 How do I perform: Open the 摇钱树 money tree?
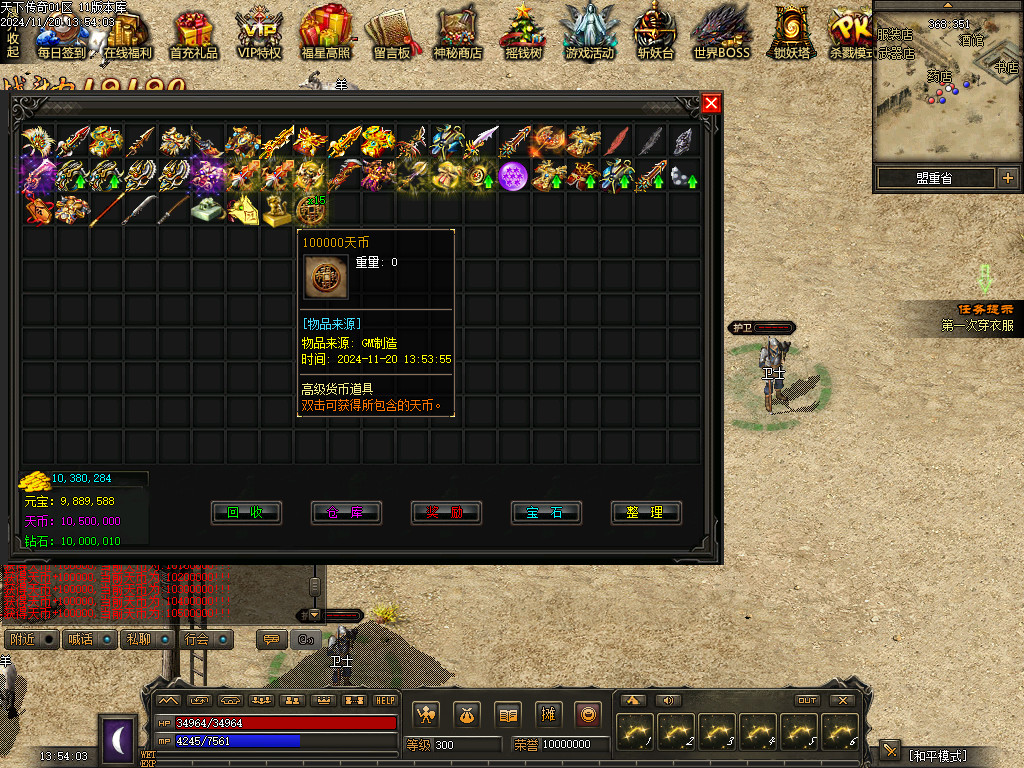(x=523, y=35)
